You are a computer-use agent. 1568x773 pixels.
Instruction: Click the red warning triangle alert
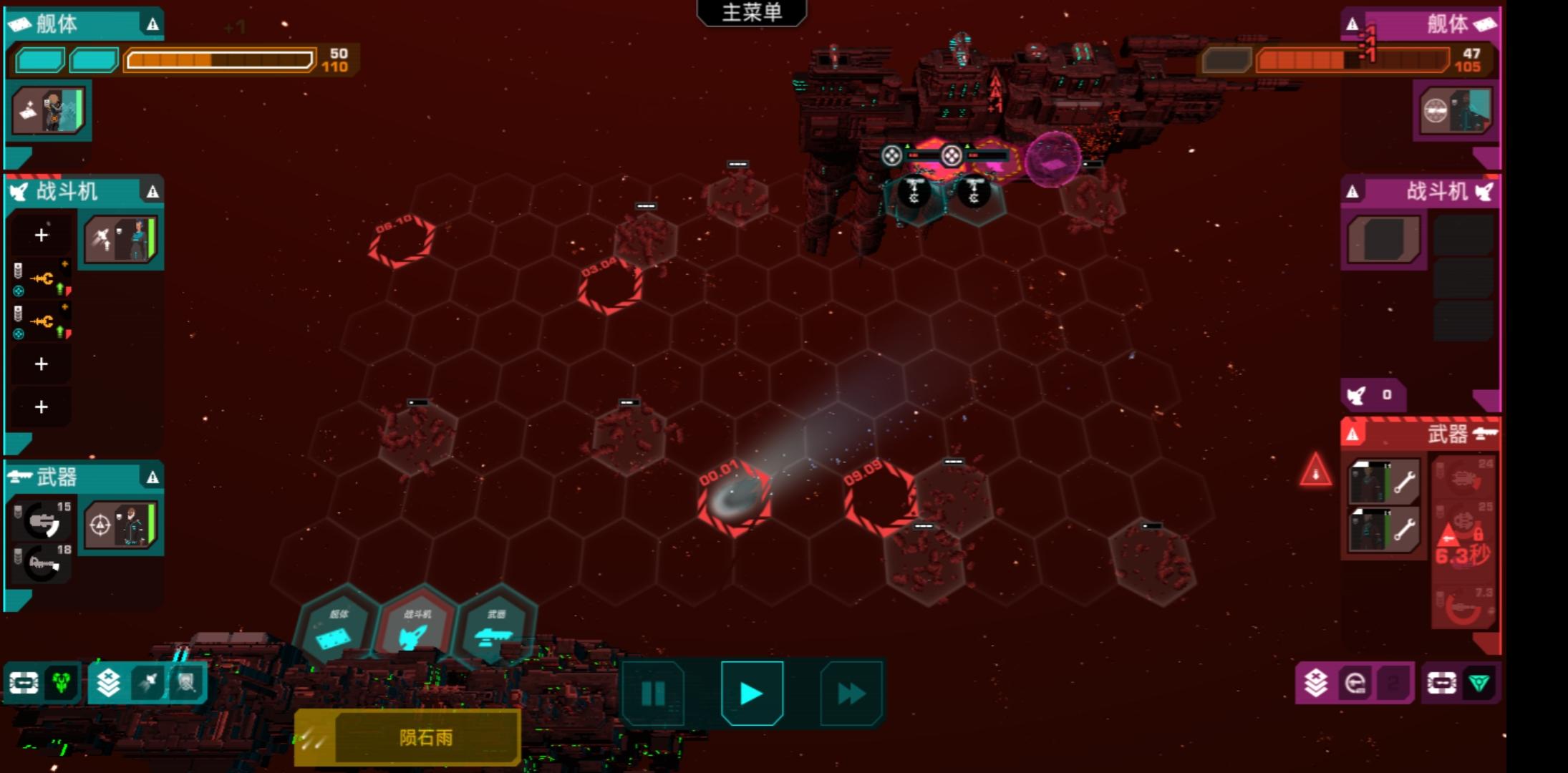point(1315,471)
